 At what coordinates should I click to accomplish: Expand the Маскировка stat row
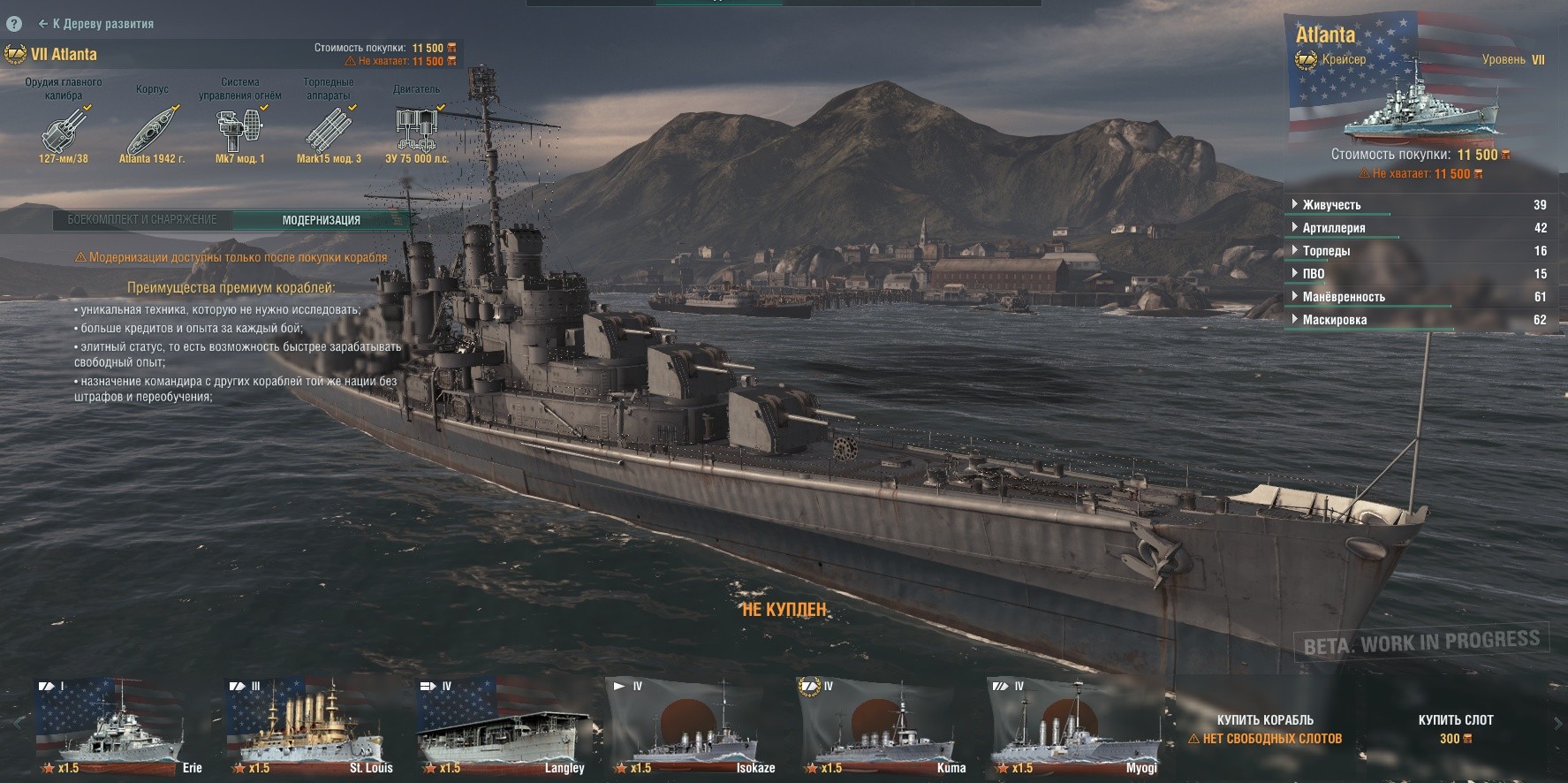(x=1334, y=320)
